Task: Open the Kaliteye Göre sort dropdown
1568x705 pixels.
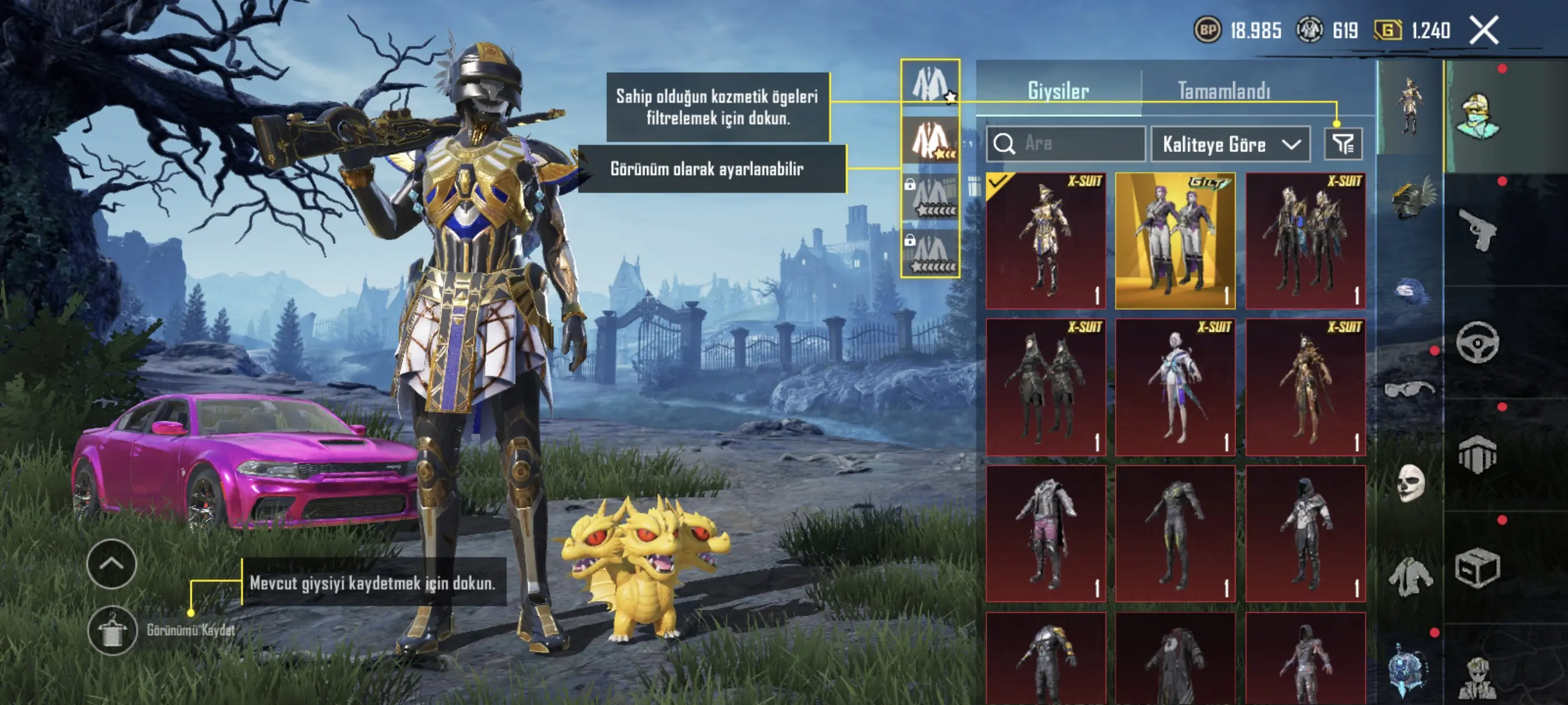Action: [x=1230, y=144]
